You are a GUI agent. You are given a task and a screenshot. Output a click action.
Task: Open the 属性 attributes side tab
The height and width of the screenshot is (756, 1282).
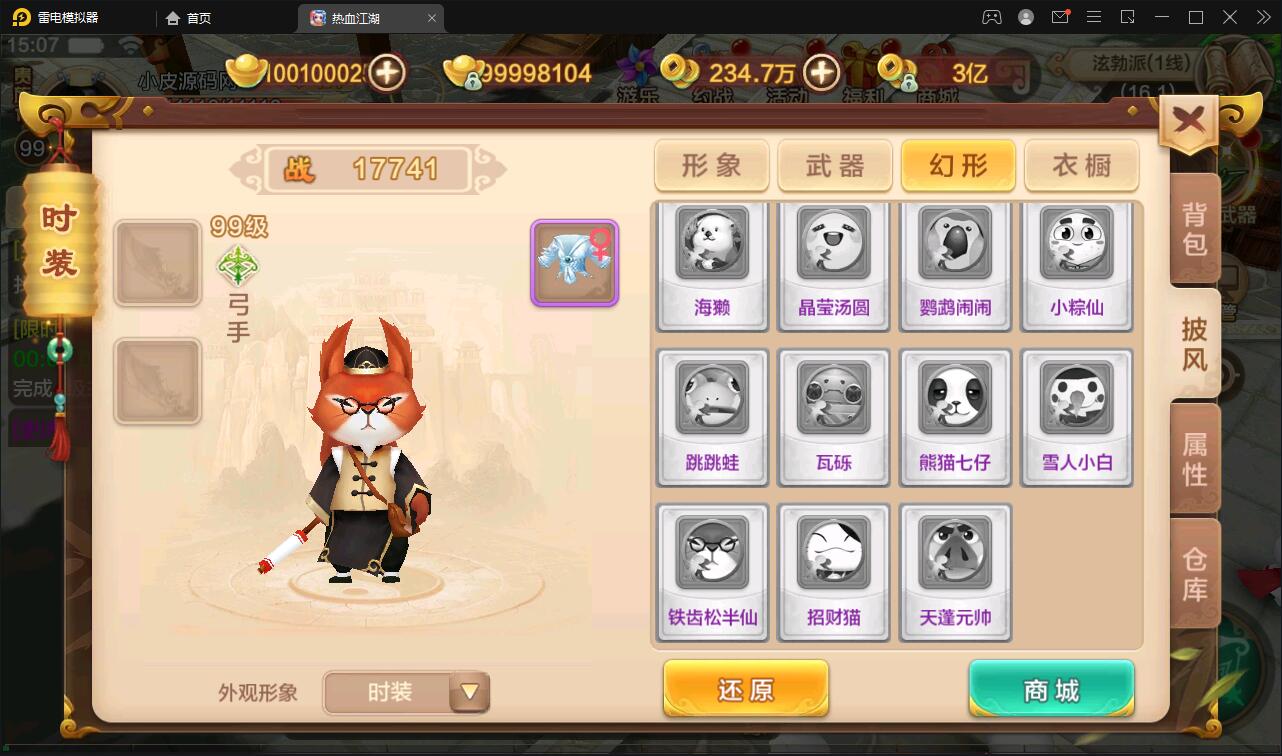point(1195,460)
